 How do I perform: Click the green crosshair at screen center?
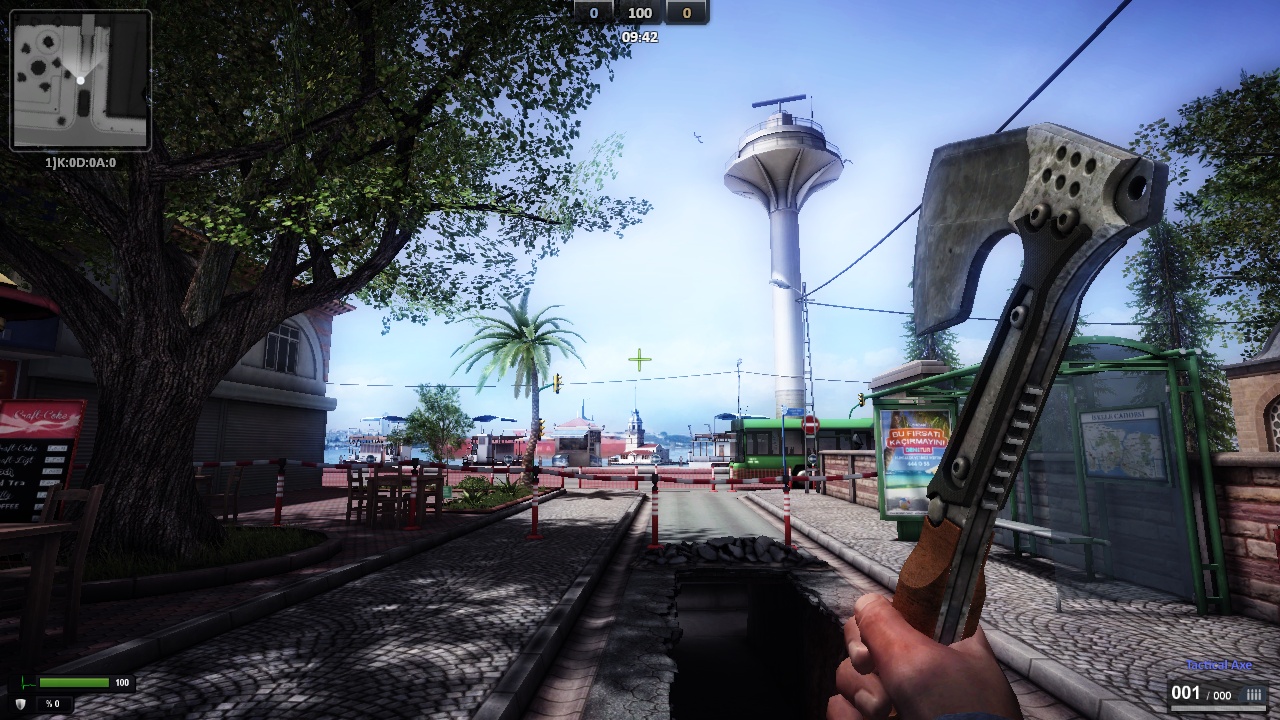[637, 359]
